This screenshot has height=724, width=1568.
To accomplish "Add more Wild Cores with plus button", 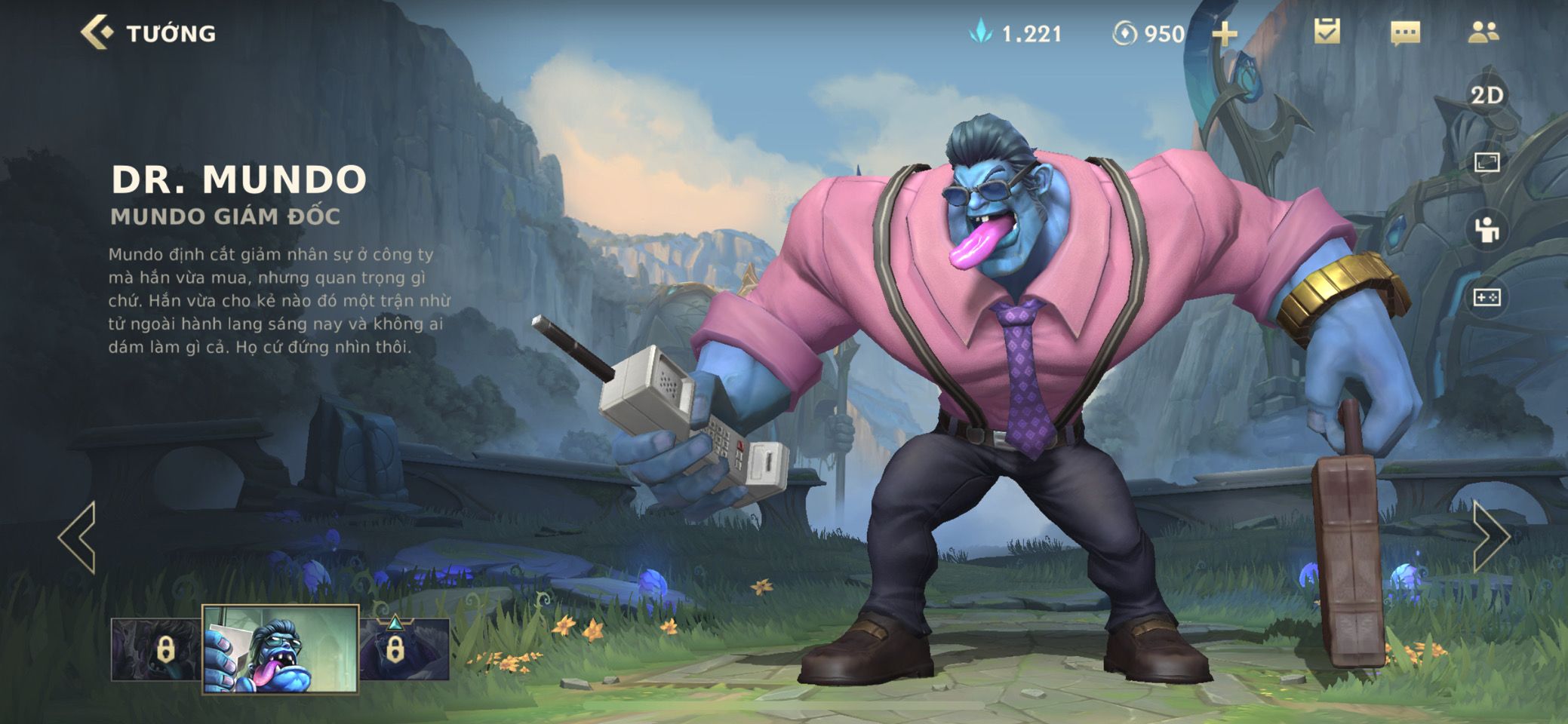I will [x=1224, y=34].
